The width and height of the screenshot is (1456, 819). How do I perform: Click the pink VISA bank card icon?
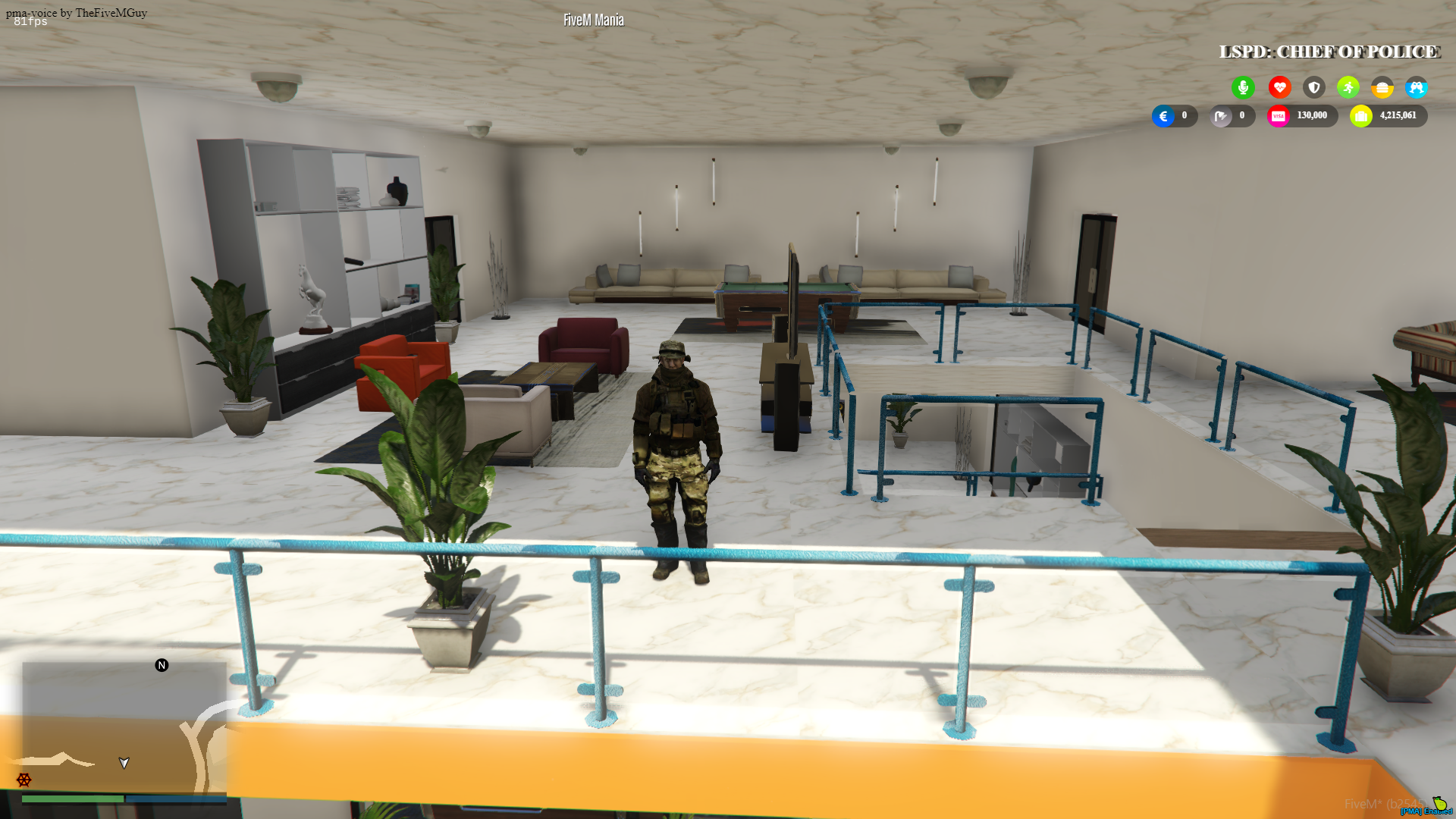(x=1279, y=115)
